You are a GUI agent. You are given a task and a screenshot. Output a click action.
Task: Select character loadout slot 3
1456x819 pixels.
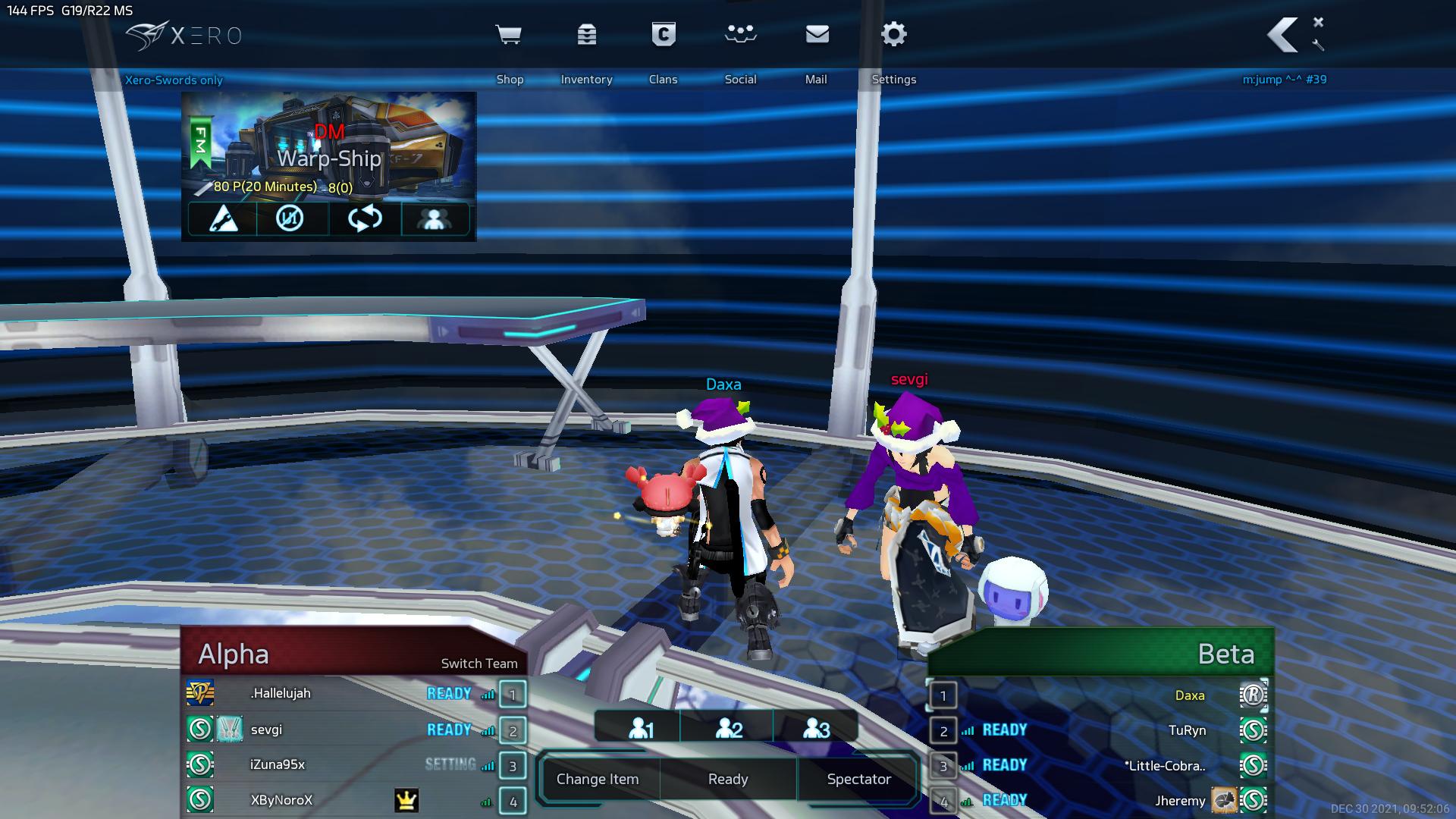click(x=816, y=729)
